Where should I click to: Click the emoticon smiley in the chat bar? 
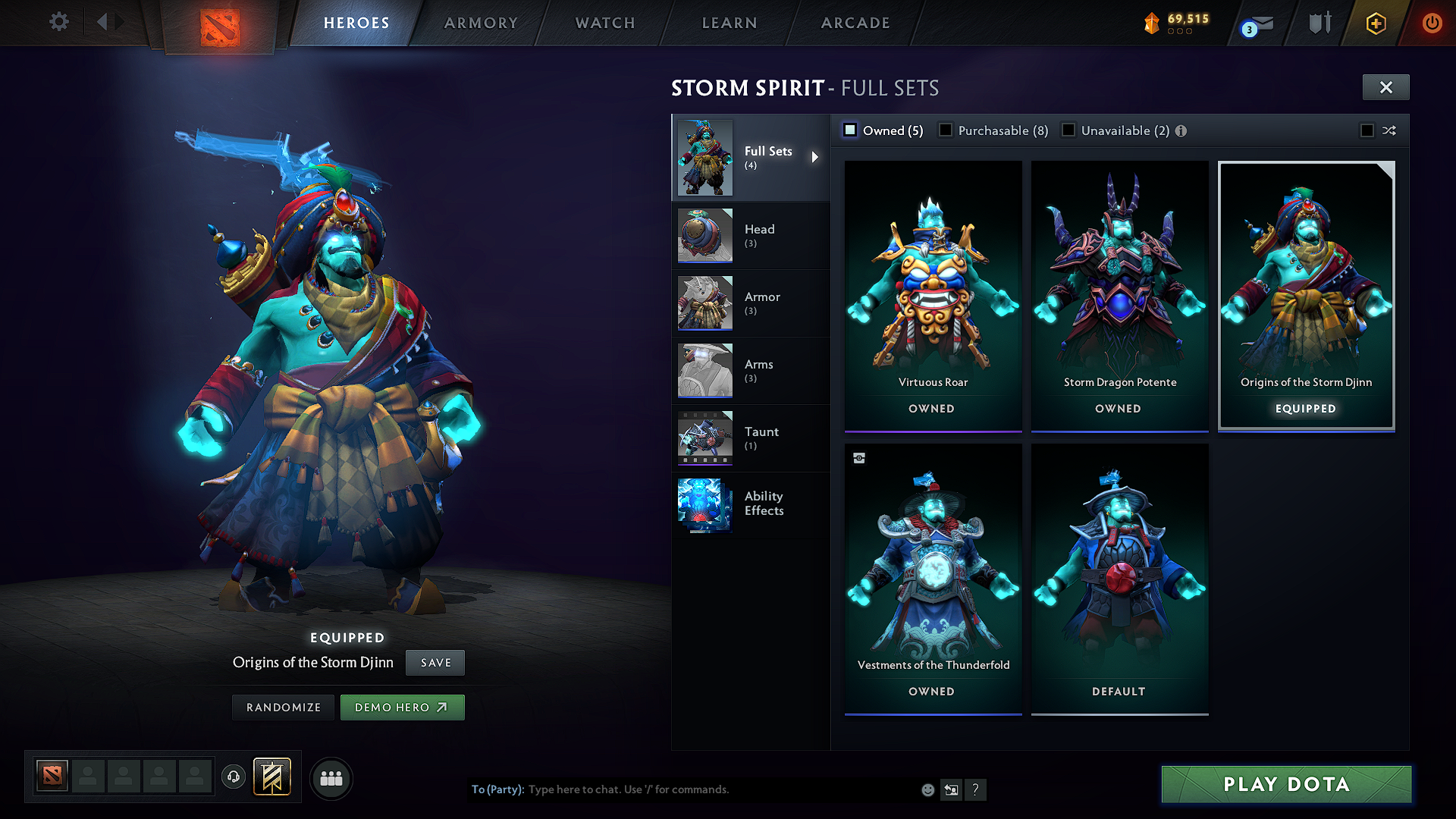click(927, 789)
